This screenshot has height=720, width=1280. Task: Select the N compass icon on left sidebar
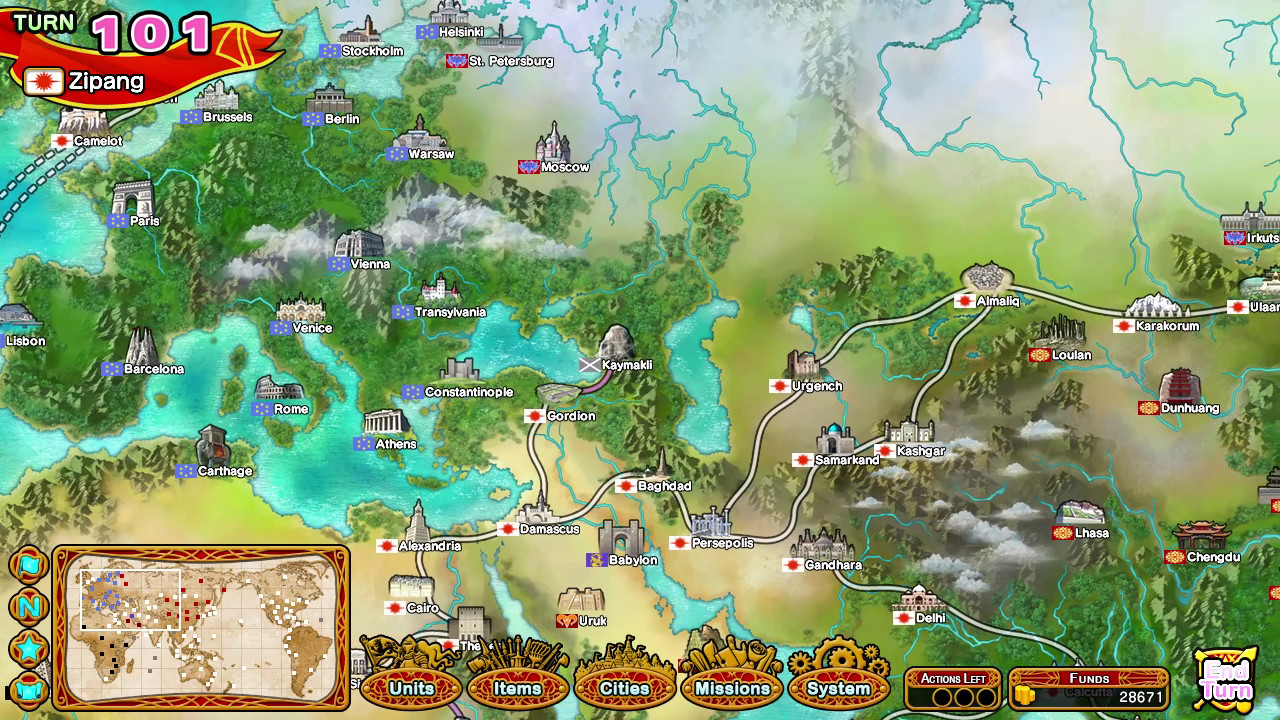pyautogui.click(x=30, y=605)
